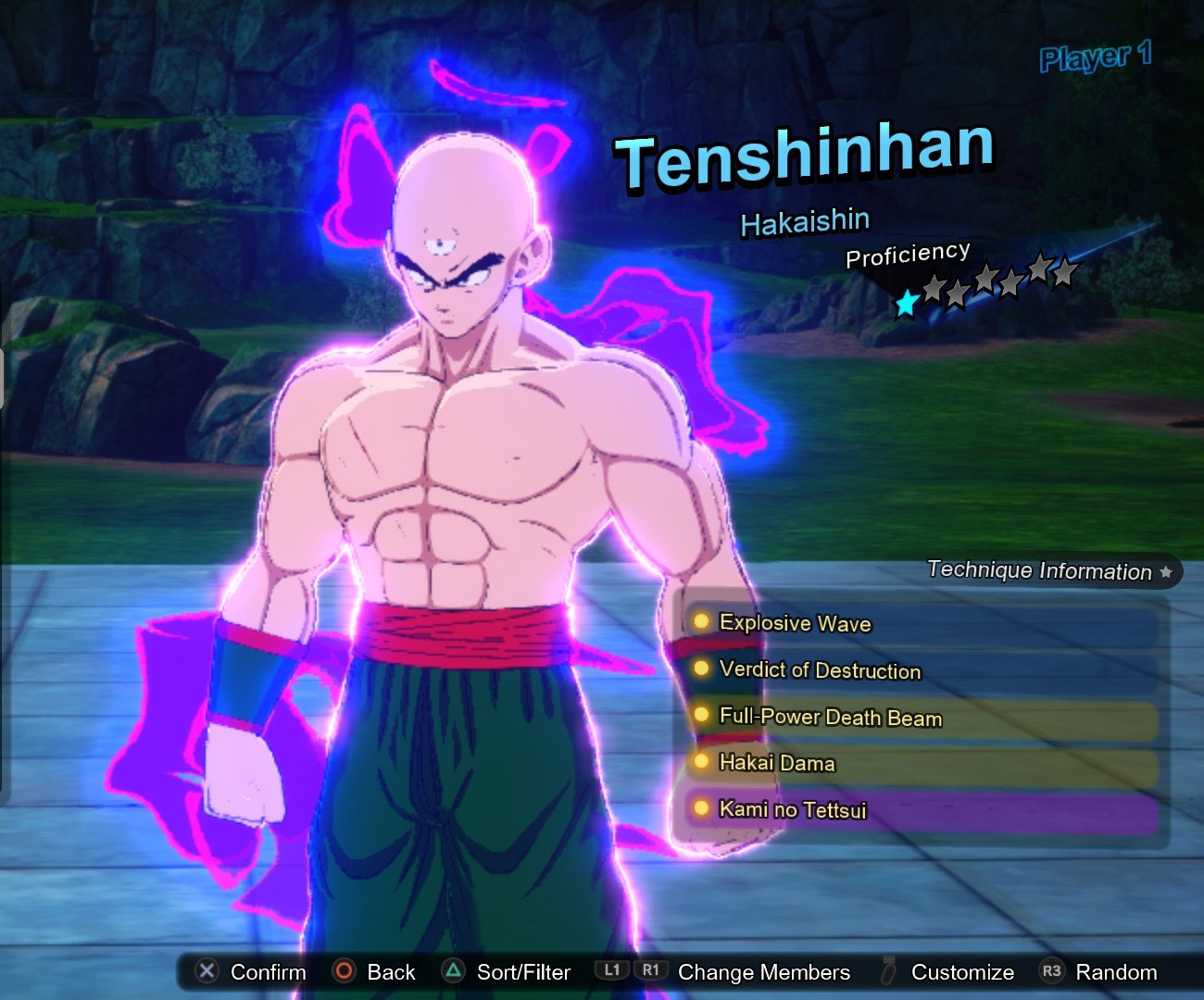Click the Change Members label
Viewport: 1204px width, 1000px height.
pos(763,972)
